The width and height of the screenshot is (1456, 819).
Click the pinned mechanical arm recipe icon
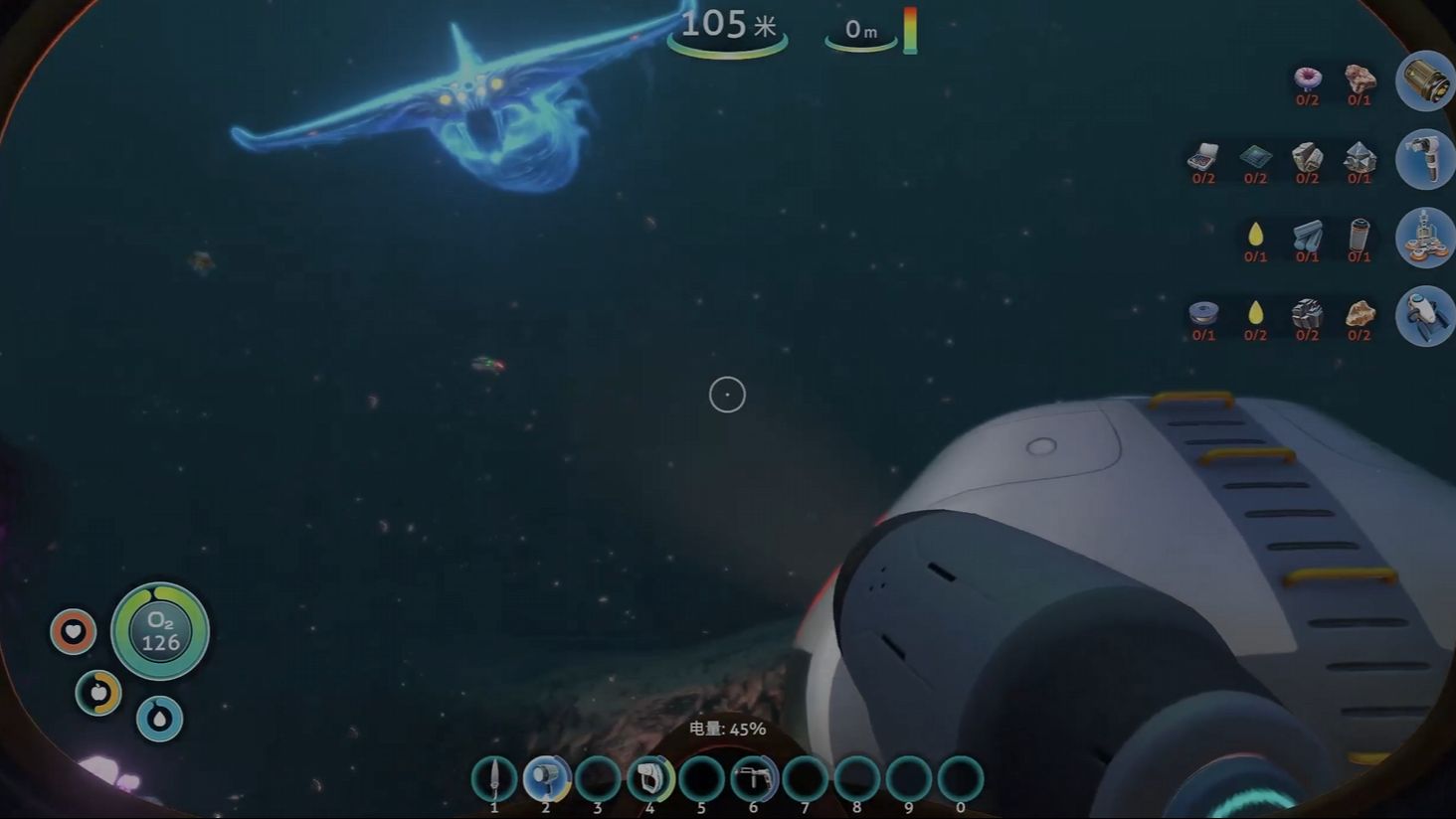pos(1424,159)
